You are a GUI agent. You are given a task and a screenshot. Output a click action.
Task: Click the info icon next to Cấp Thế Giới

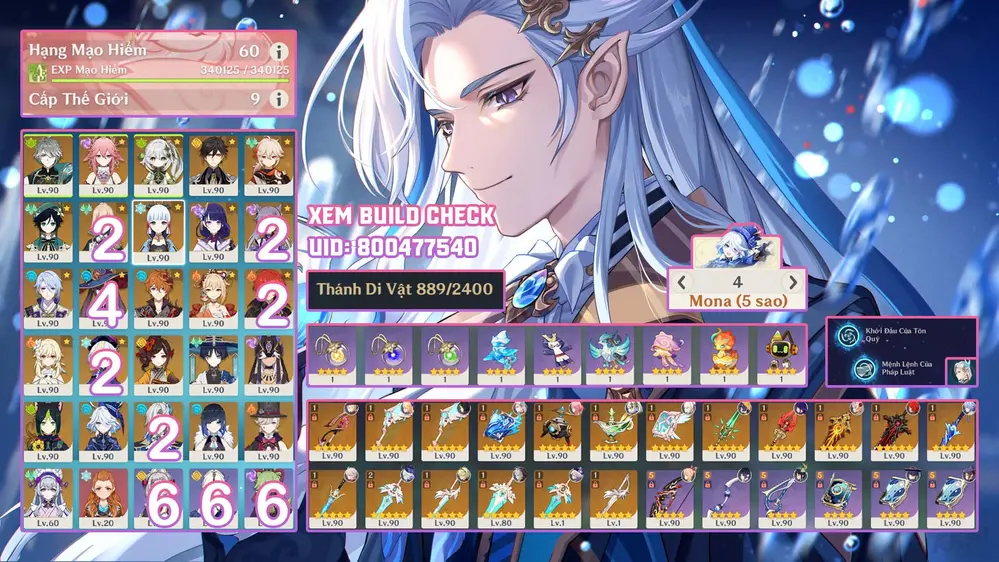pos(280,99)
